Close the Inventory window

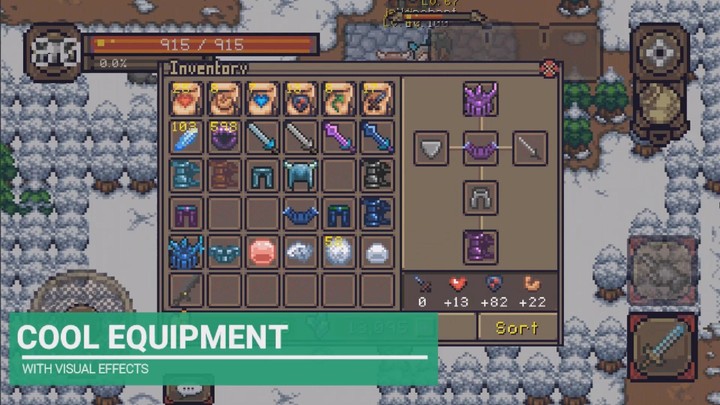tap(548, 69)
